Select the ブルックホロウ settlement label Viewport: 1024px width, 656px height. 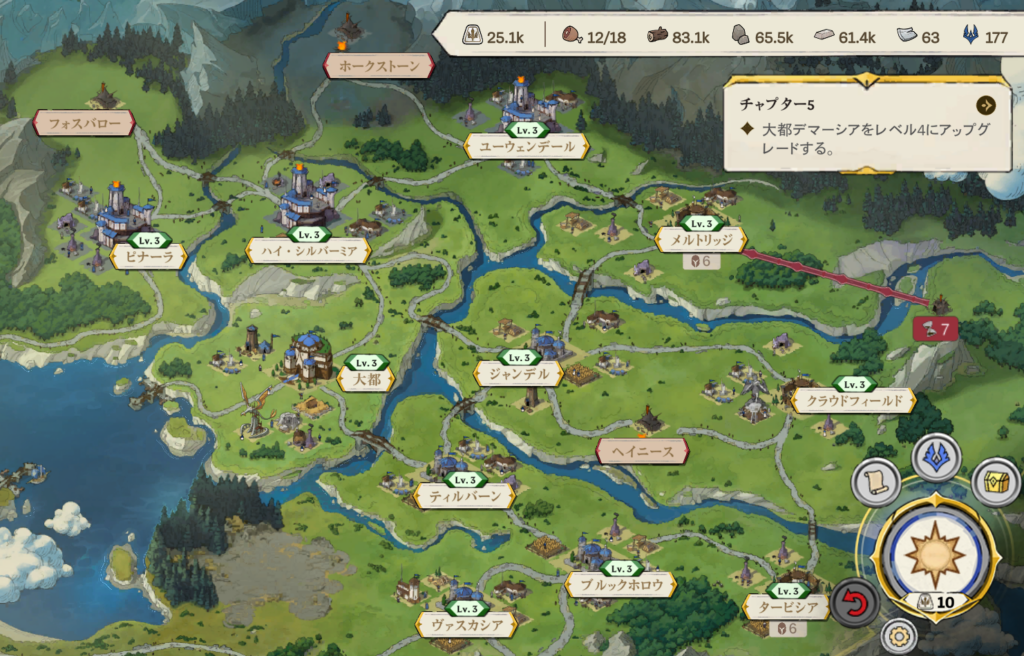tap(620, 585)
